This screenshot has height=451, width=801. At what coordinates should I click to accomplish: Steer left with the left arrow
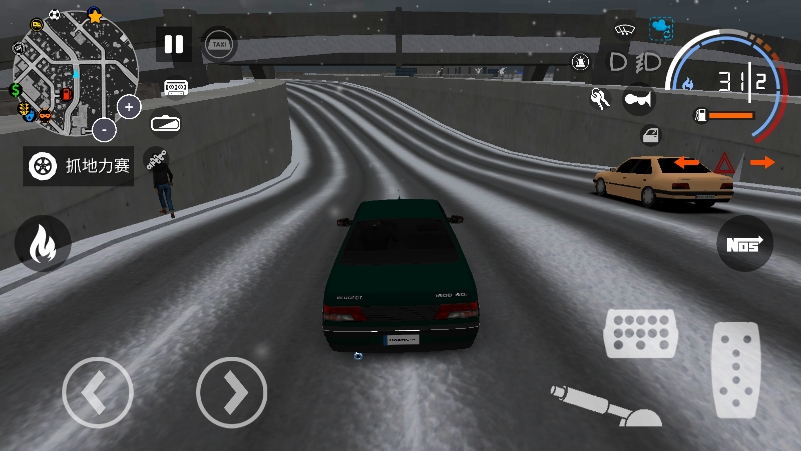(97, 393)
